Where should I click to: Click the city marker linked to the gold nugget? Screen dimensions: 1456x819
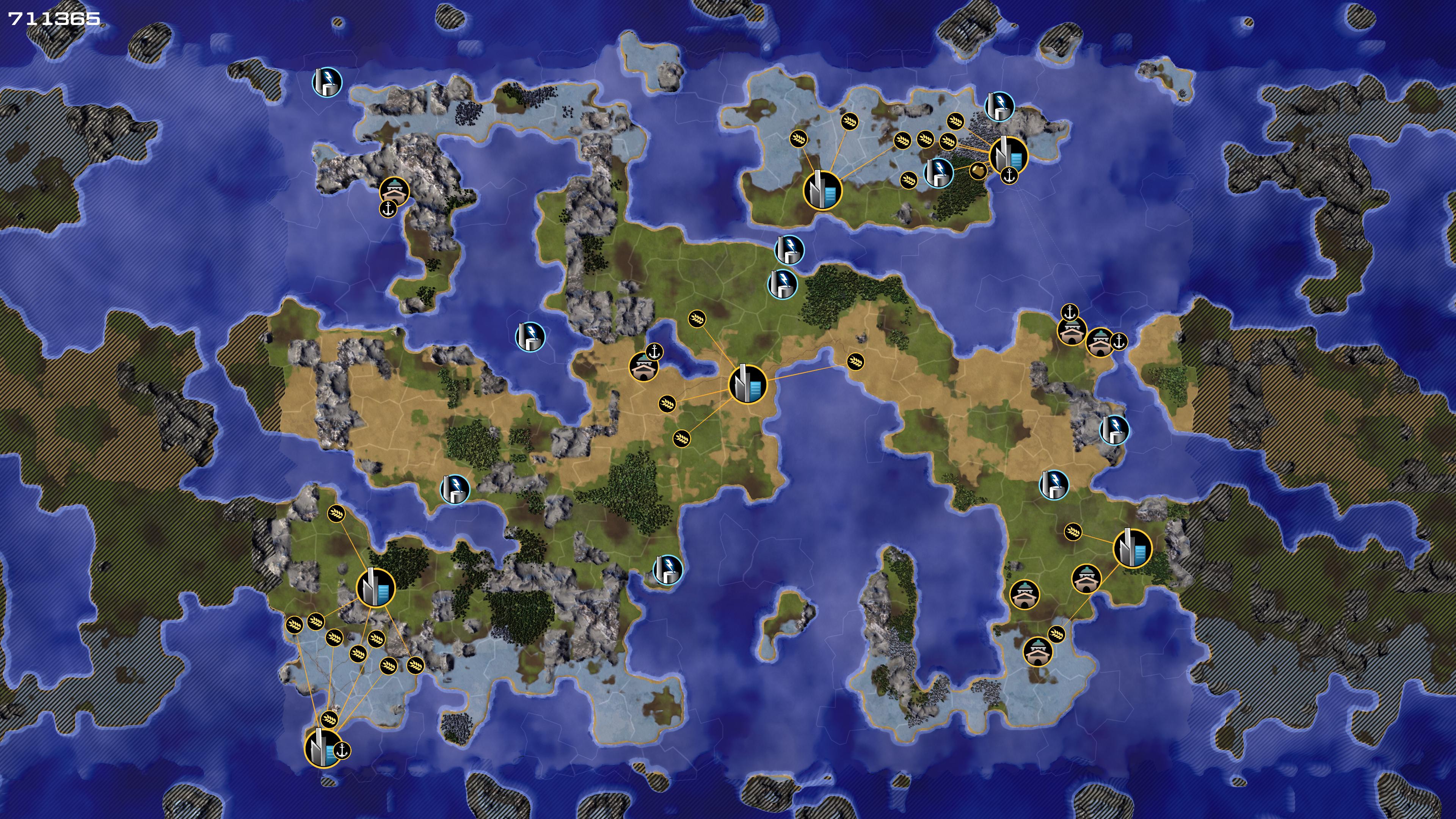click(1008, 154)
